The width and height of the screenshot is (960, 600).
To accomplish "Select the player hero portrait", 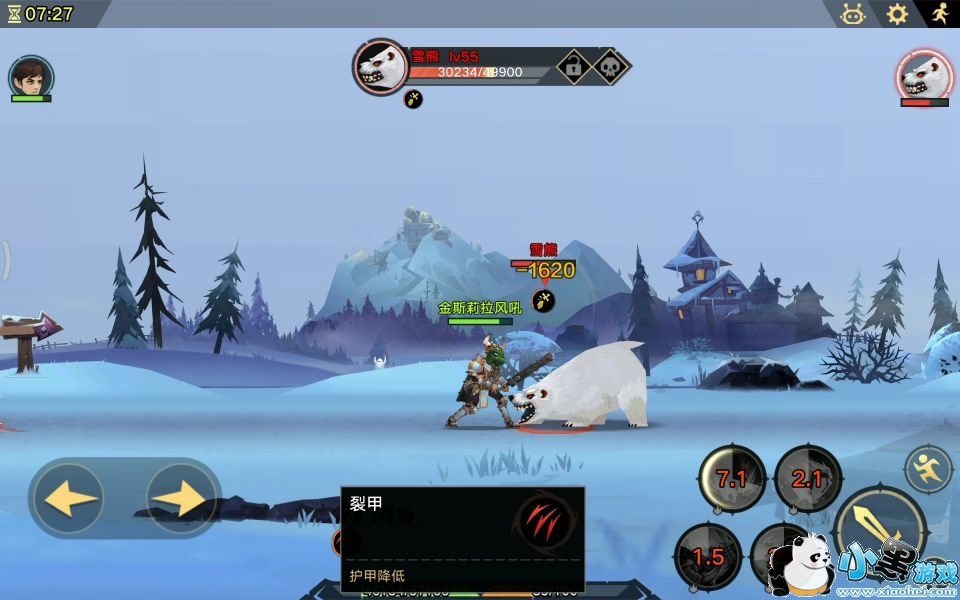I will [31, 76].
